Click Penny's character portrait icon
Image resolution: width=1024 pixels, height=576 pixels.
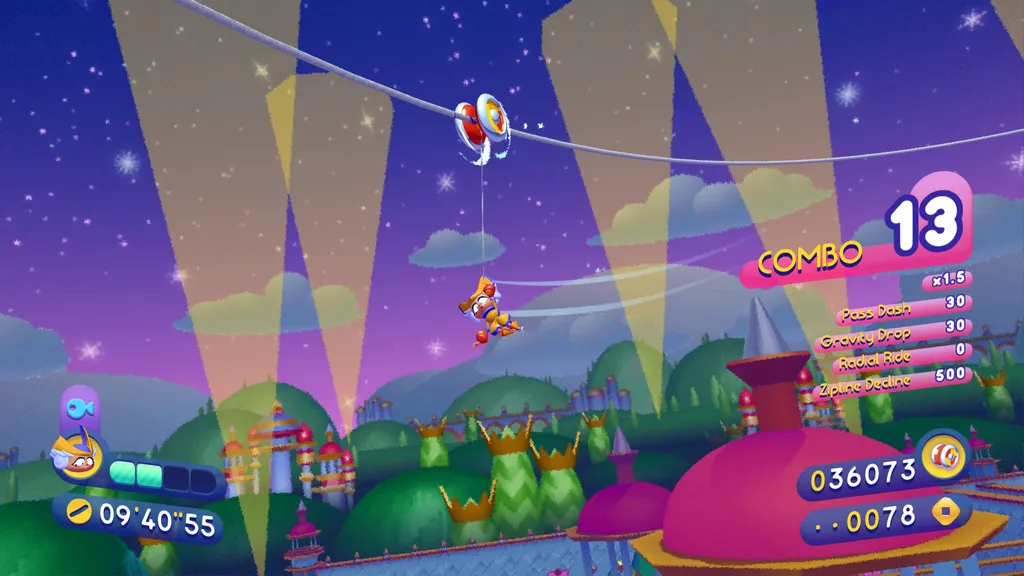(77, 455)
